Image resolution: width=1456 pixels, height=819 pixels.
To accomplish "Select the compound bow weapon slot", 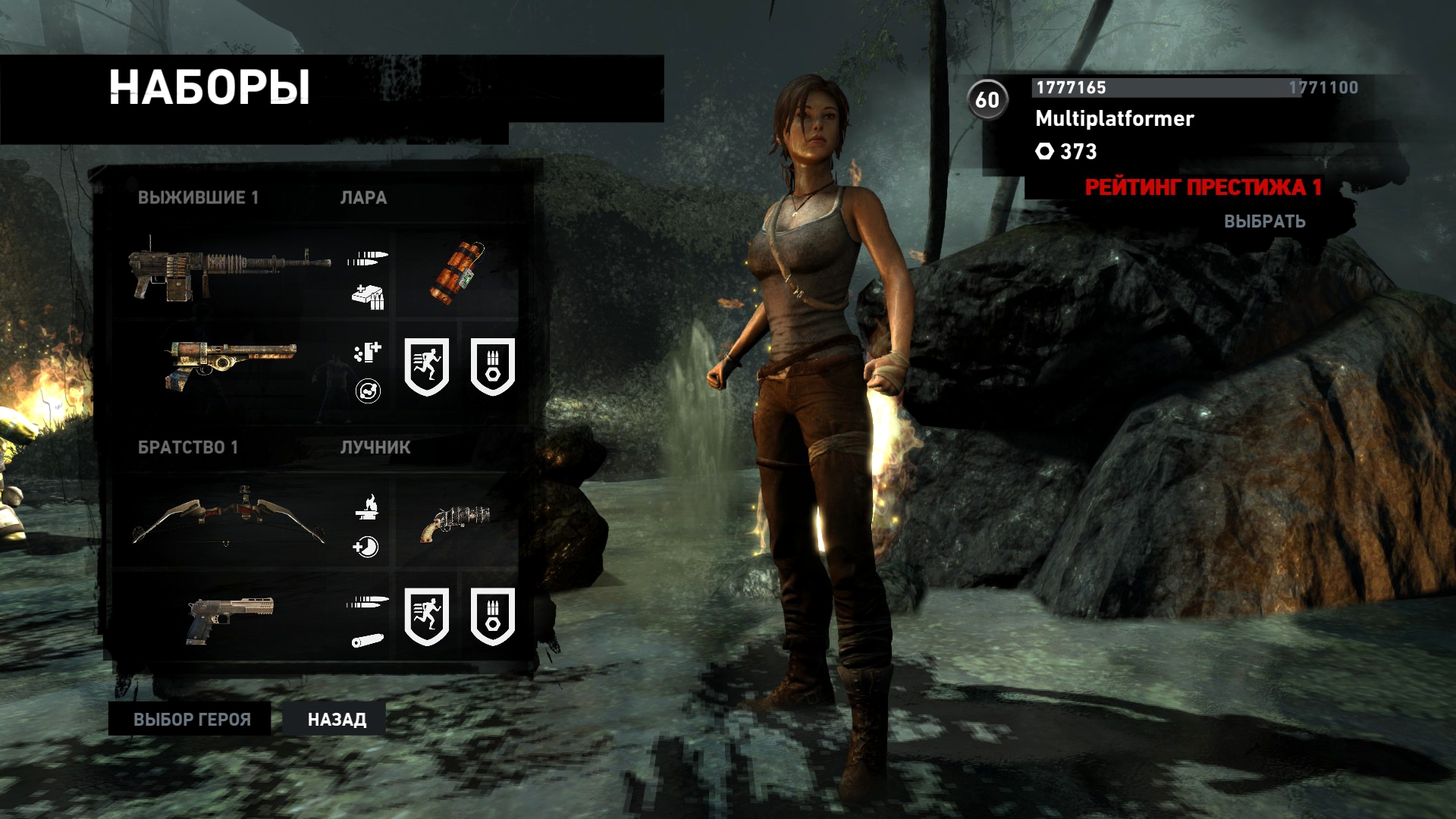I will (229, 520).
